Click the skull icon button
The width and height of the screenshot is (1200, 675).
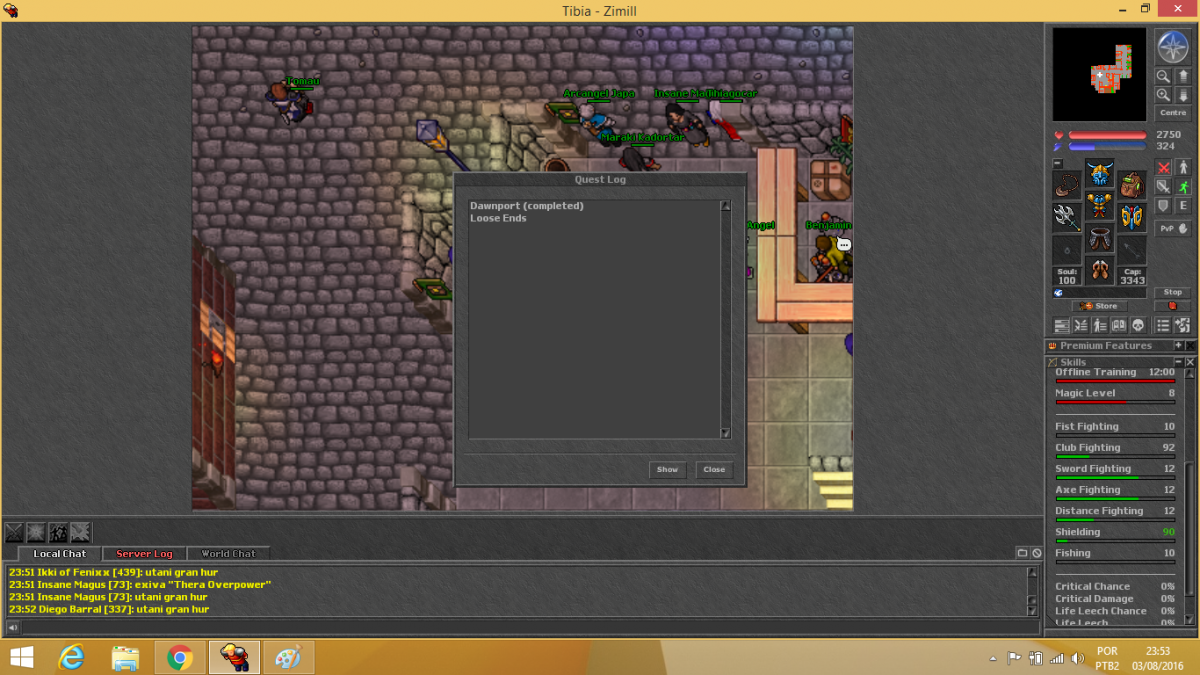pos(1138,326)
